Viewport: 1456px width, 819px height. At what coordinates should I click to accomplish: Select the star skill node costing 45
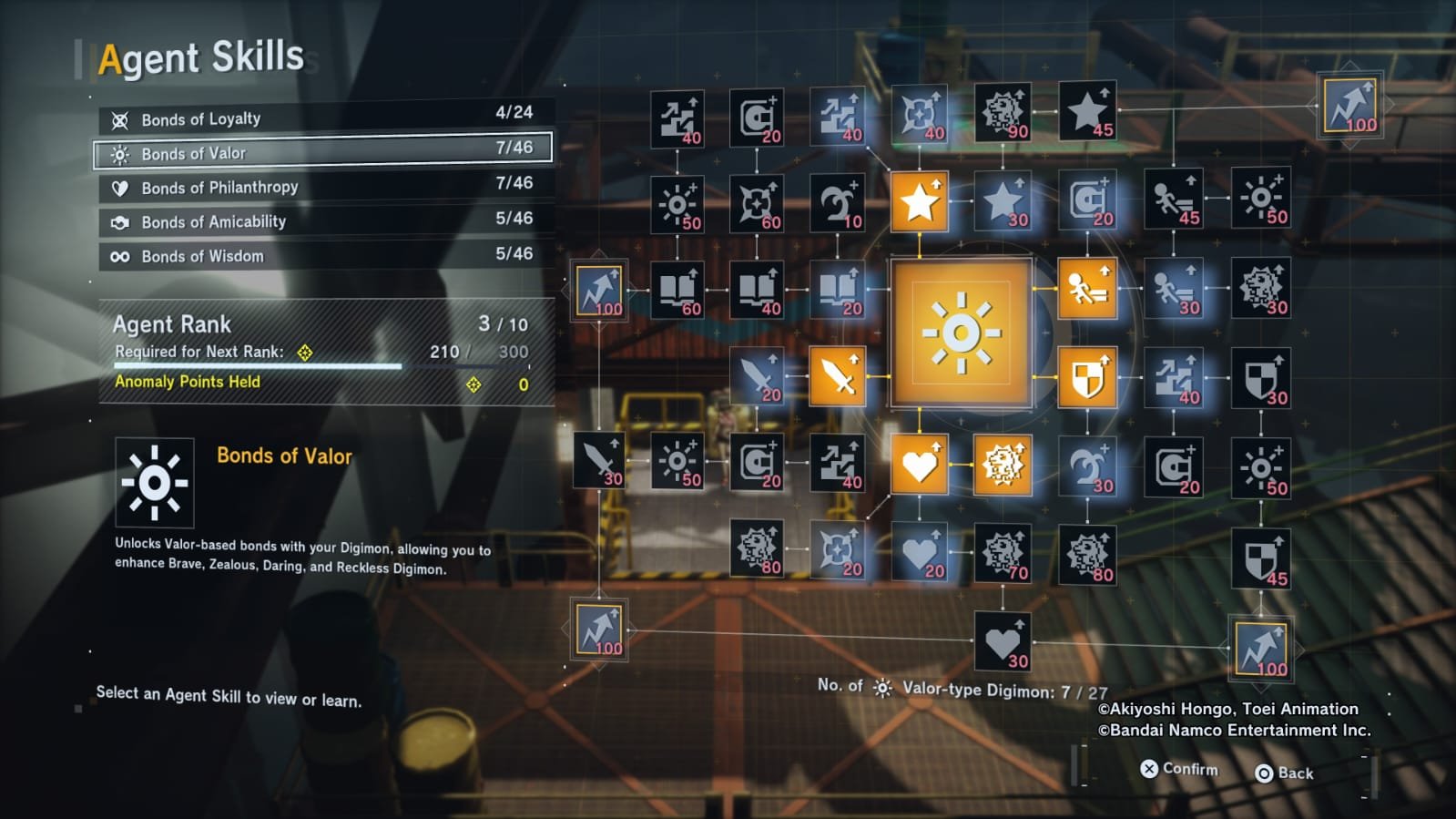1087,113
